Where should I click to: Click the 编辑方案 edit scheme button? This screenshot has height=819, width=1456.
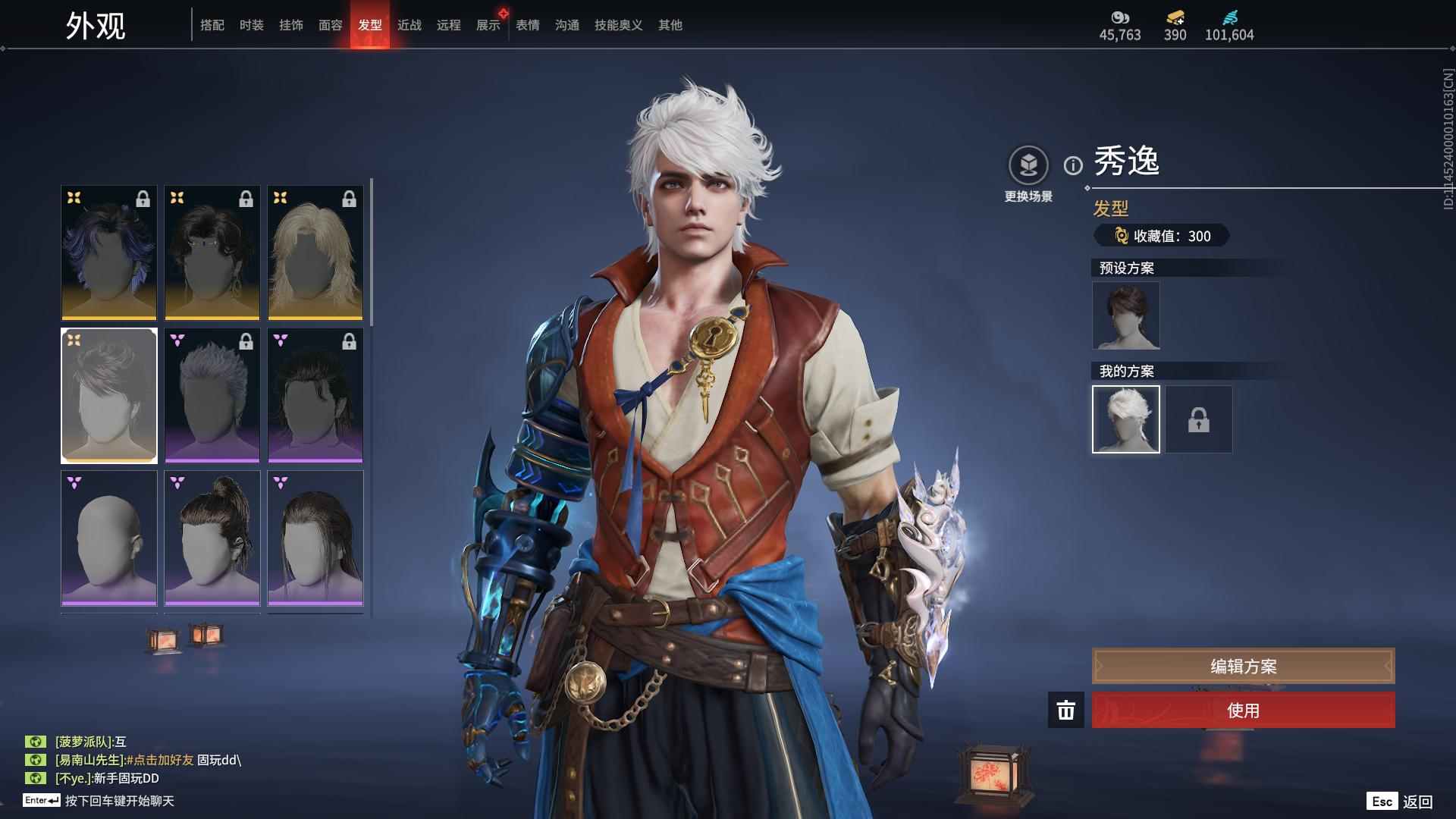point(1243,666)
